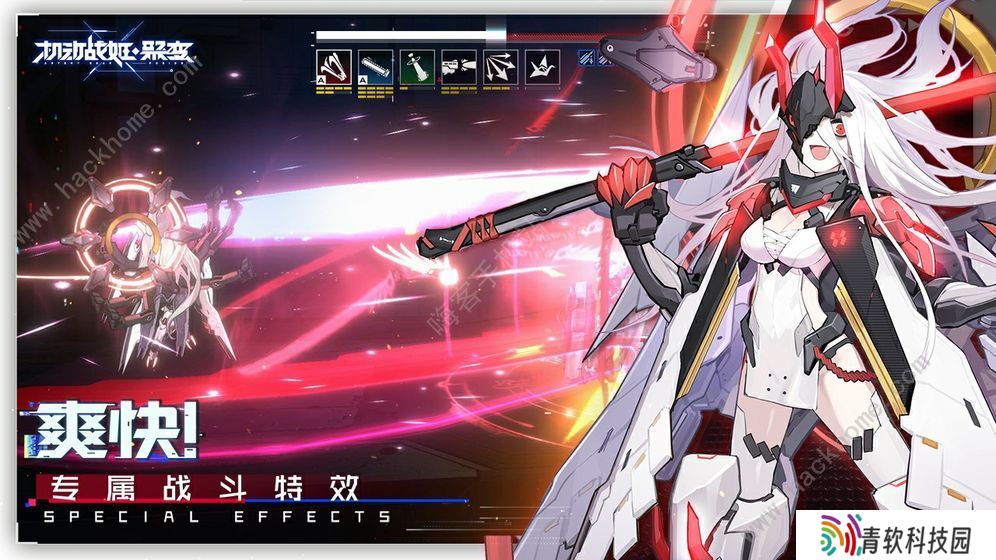
Task: Trigger the gun and bullet skill
Action: pos(458,67)
